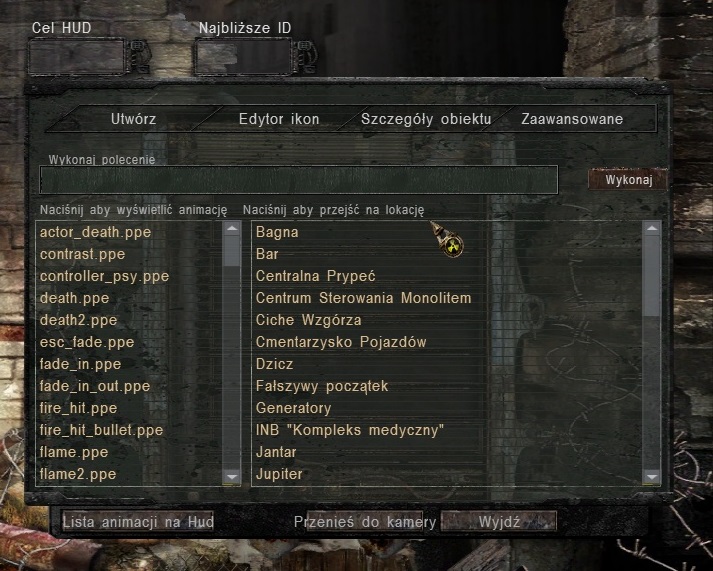
Task: Select the Cmentarzysko Pojazdów location
Action: click(340, 342)
